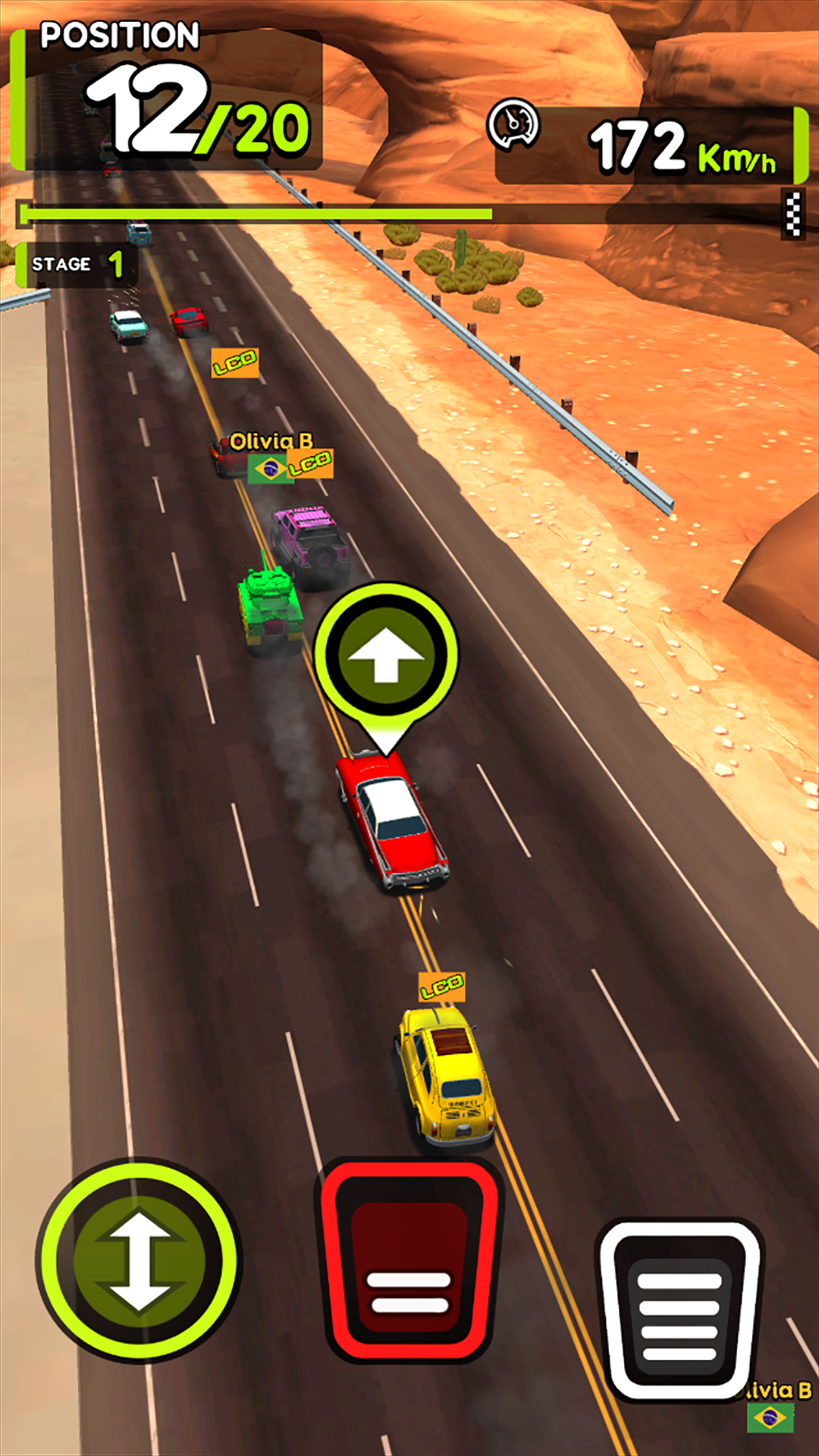The height and width of the screenshot is (1456, 819).
Task: Activate the green lane-change arrows button
Action: pos(139,1261)
